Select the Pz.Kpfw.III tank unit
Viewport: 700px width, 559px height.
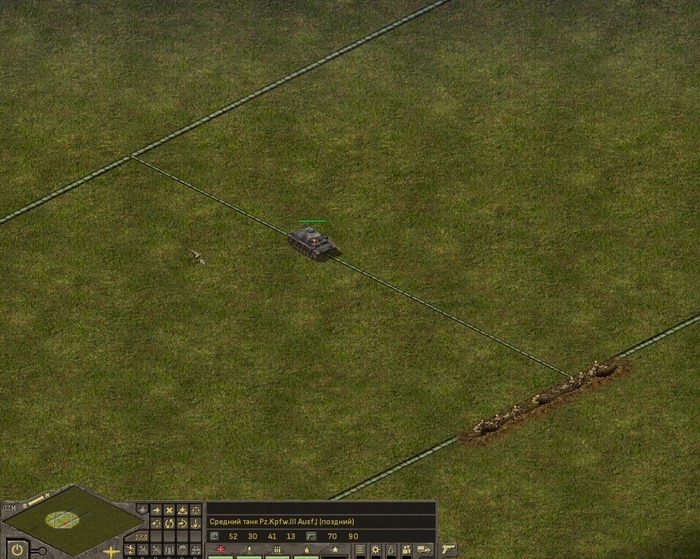[313, 242]
